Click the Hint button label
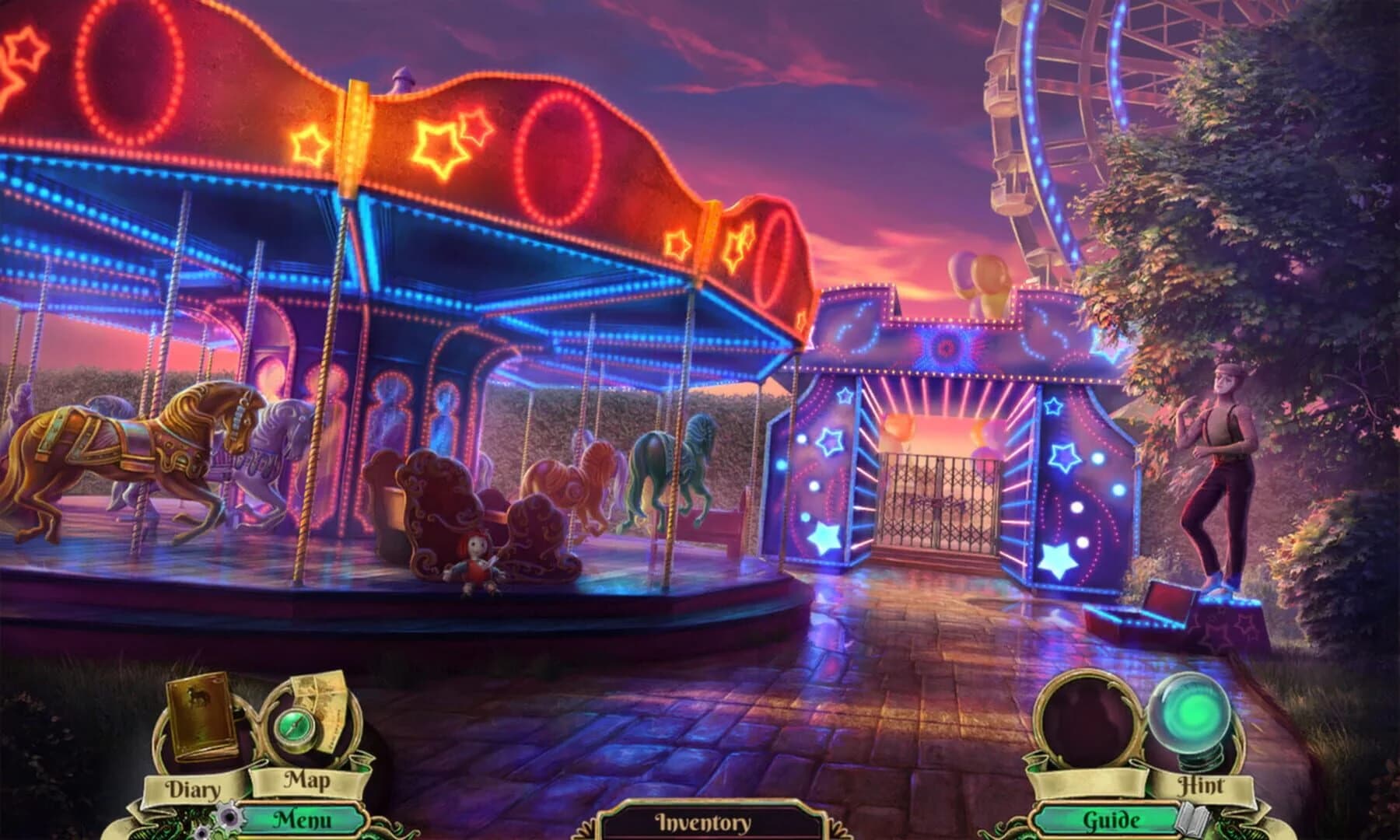Screen dimensions: 1400x840 coord(1202,784)
